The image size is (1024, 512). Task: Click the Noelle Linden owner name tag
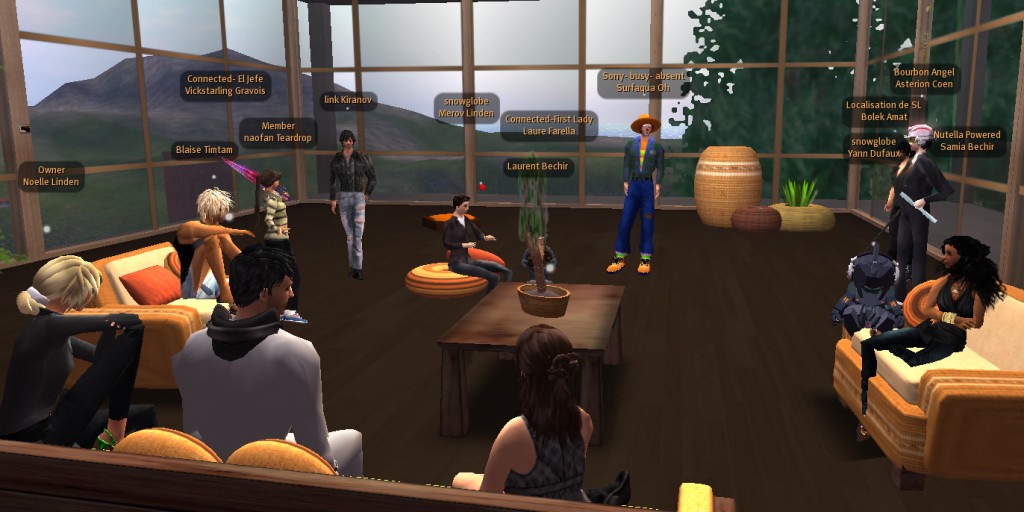51,176
